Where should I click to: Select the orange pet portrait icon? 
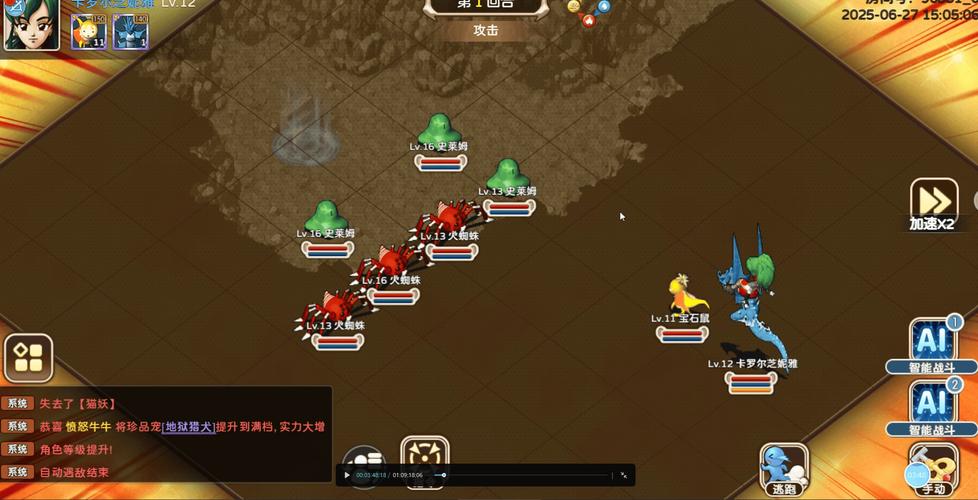pyautogui.click(x=89, y=31)
